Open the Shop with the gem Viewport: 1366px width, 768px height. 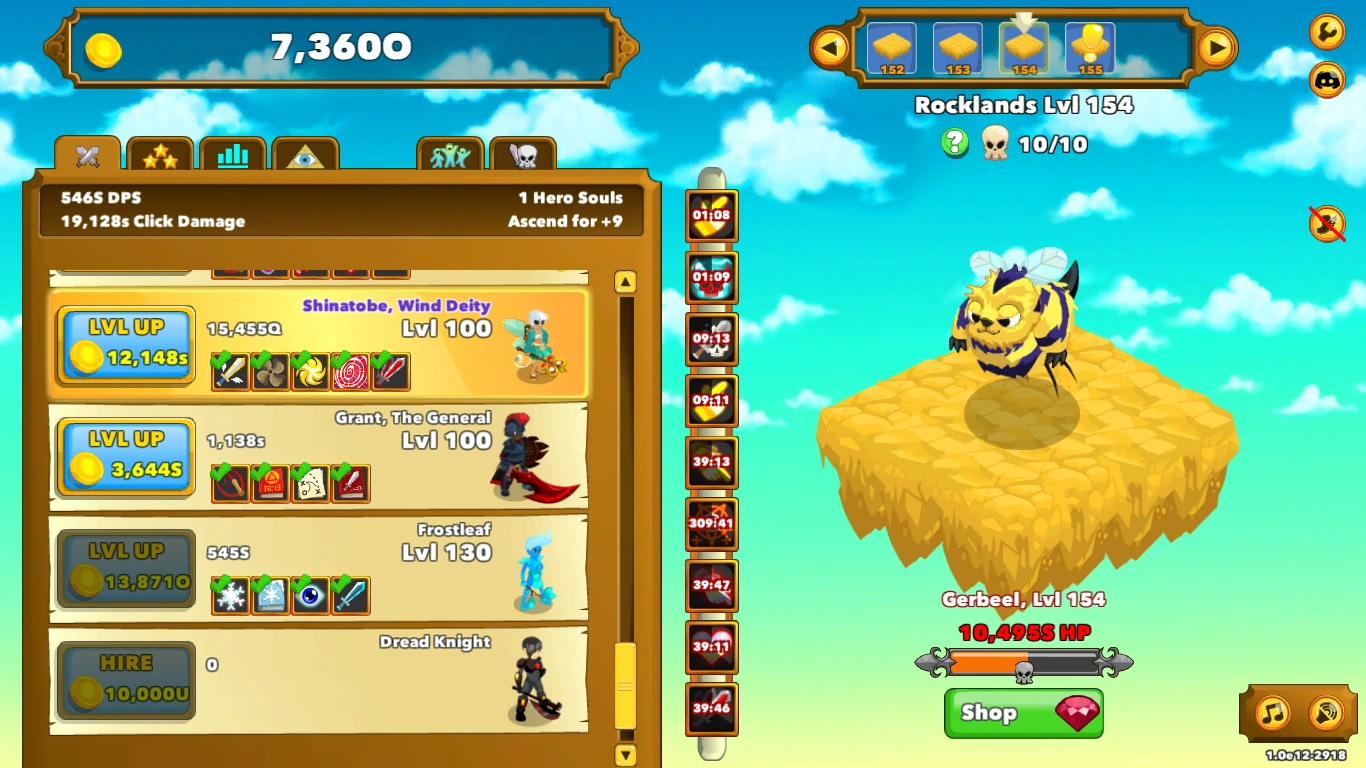1022,713
